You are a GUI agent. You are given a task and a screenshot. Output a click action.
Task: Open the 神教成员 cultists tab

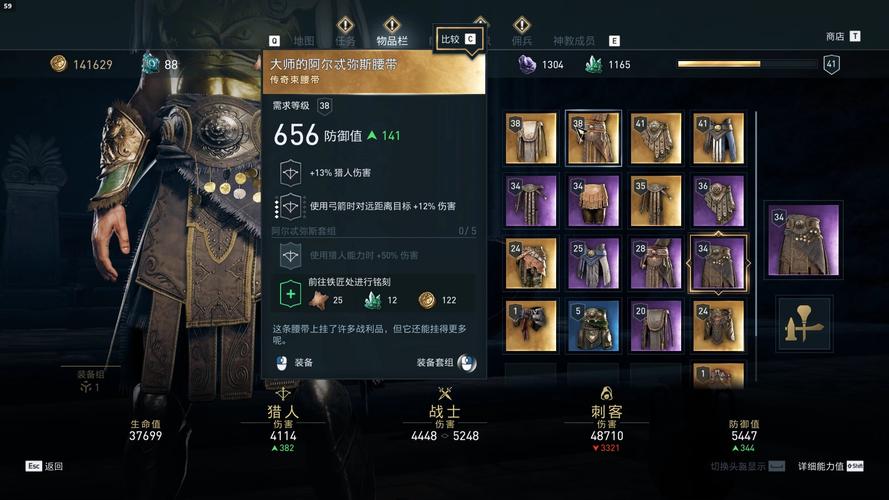coord(573,41)
